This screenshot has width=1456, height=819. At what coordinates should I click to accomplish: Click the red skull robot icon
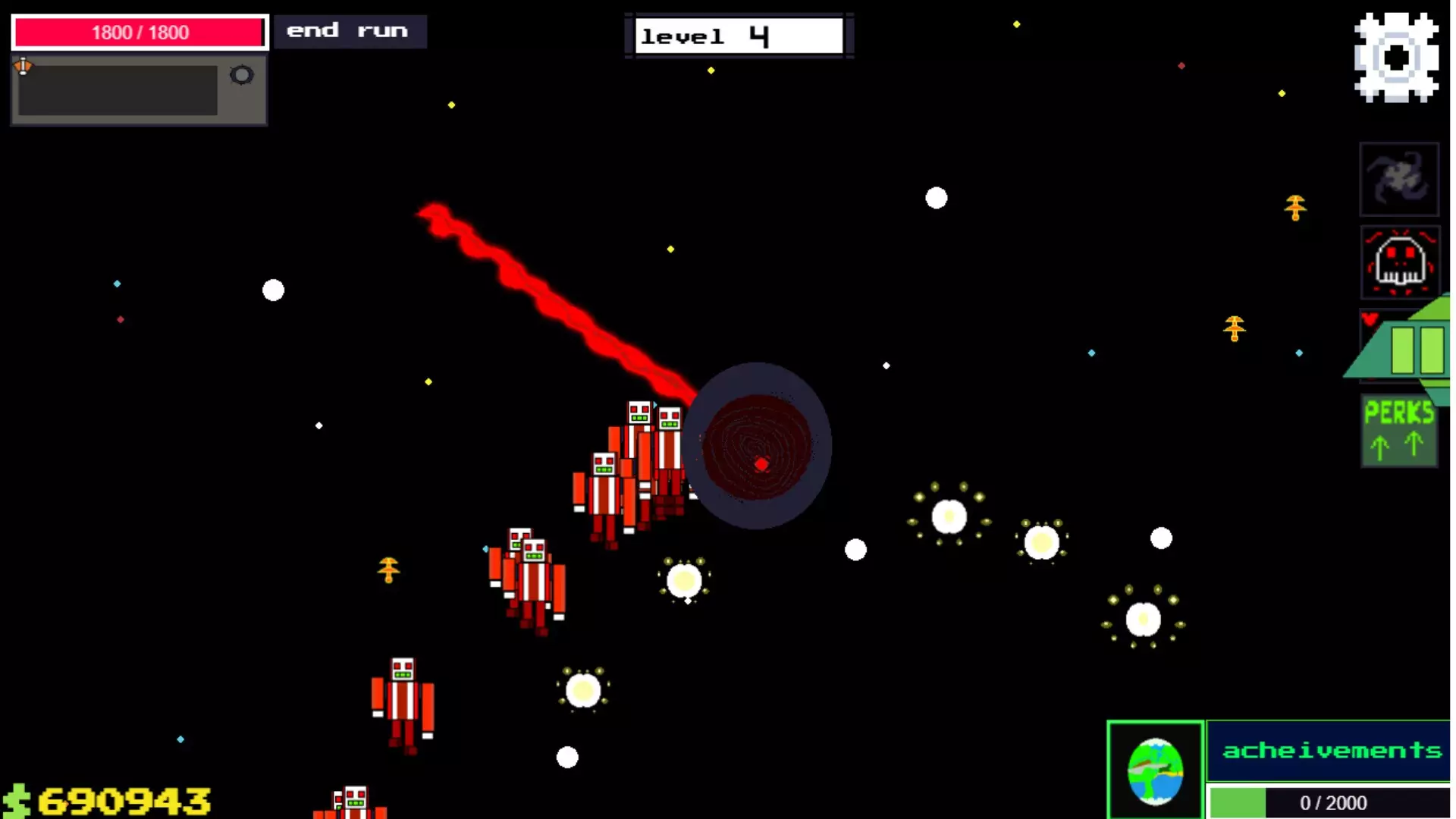(x=1400, y=263)
